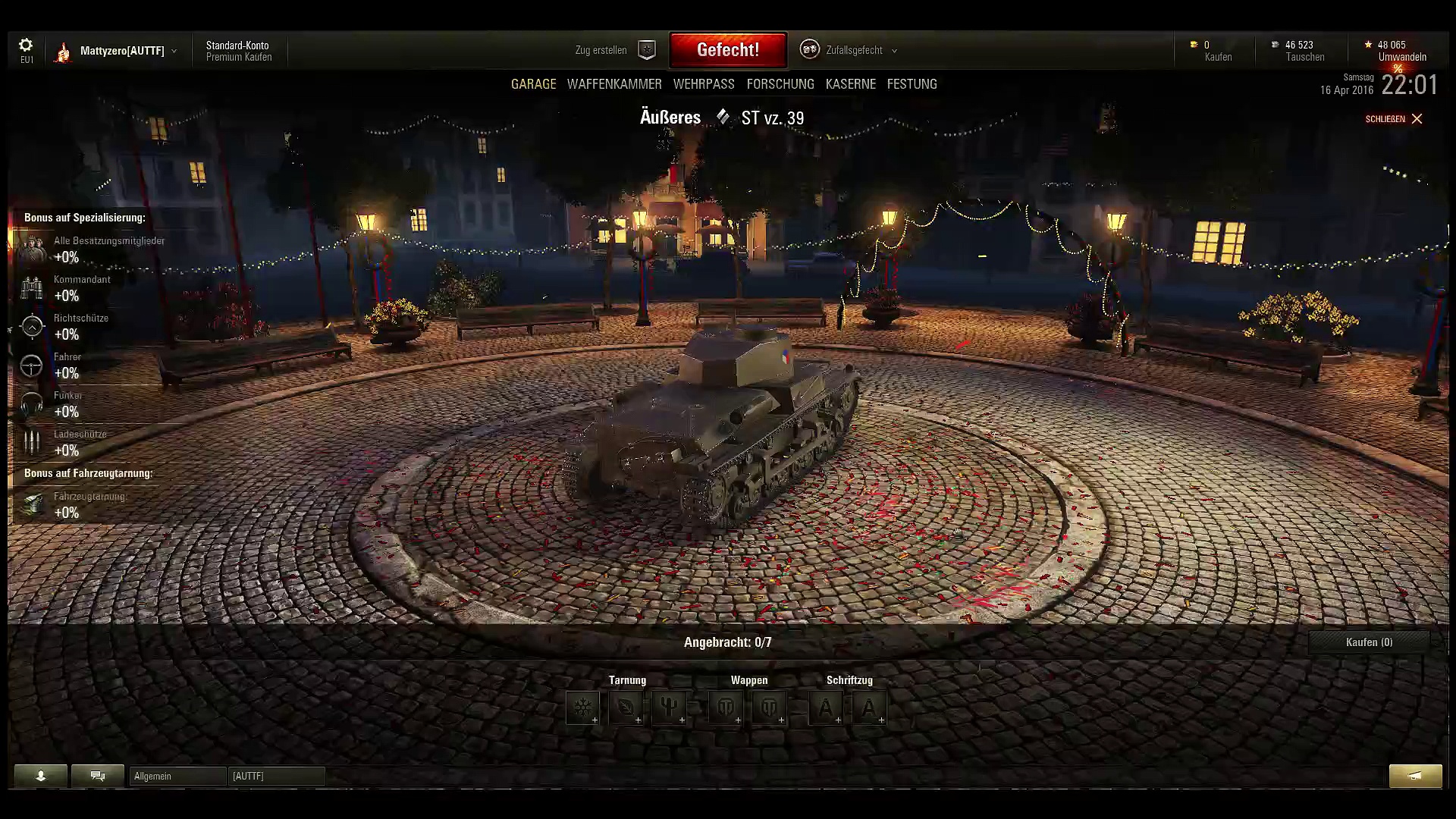Click Premium Kaufen under Standard-Konto
This screenshot has height=819, width=1456.
pyautogui.click(x=239, y=58)
